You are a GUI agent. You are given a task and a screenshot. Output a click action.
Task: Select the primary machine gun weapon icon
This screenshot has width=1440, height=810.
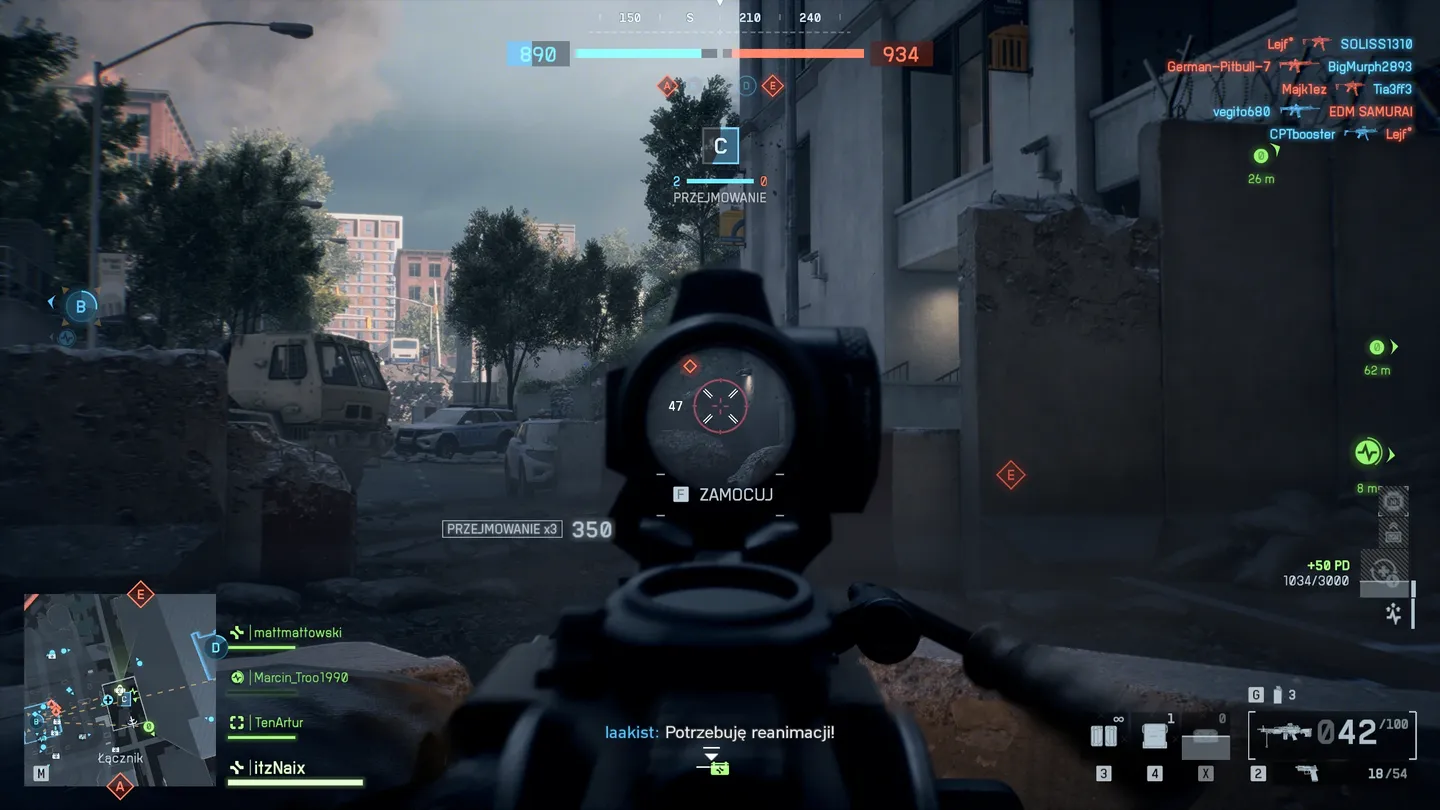(x=1285, y=733)
